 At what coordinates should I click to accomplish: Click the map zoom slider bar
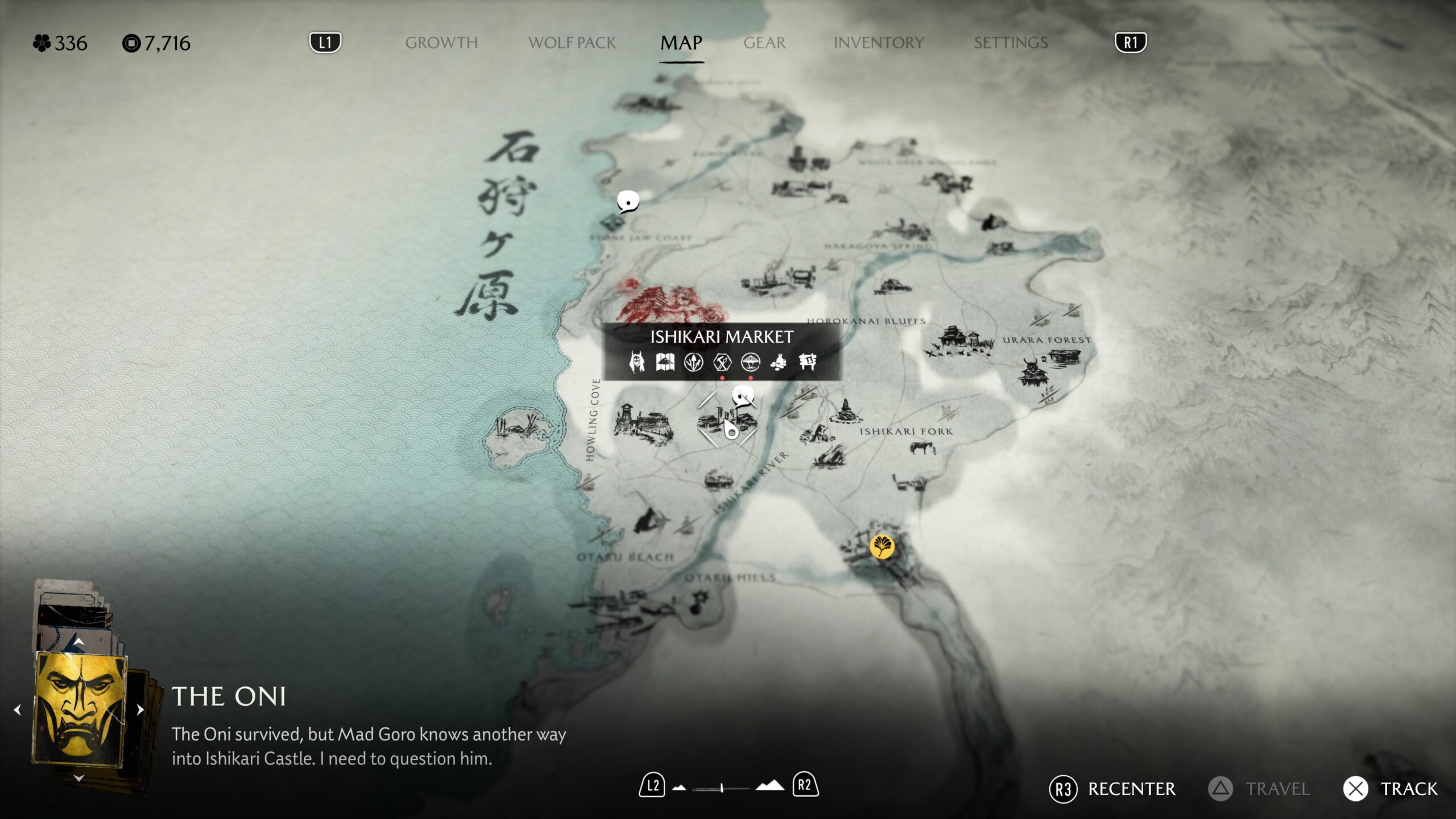coord(721,788)
